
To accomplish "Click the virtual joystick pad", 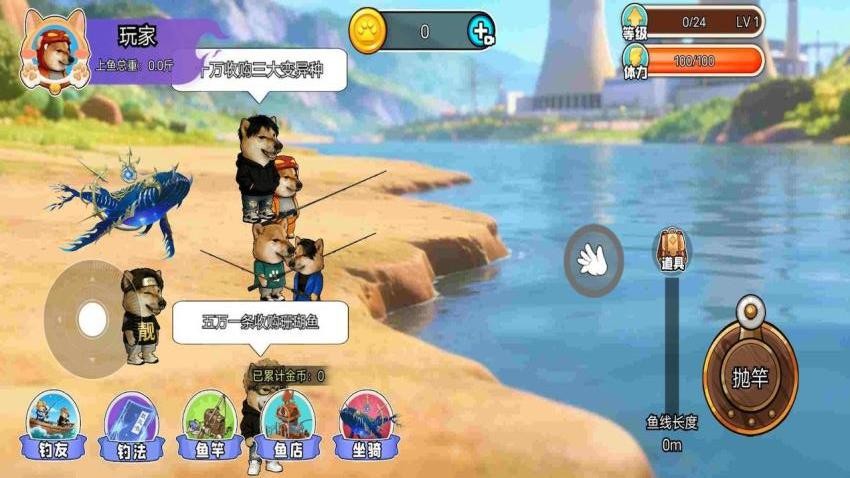I will click(91, 319).
